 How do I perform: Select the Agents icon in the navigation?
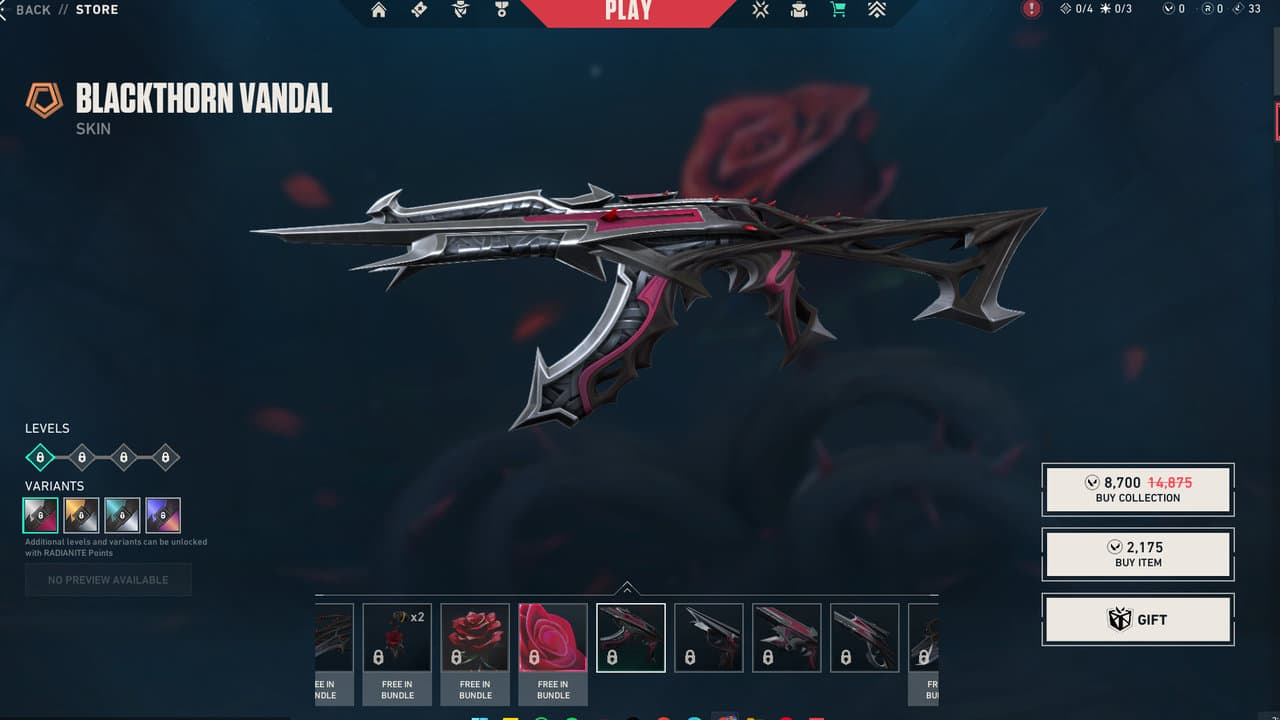459,10
